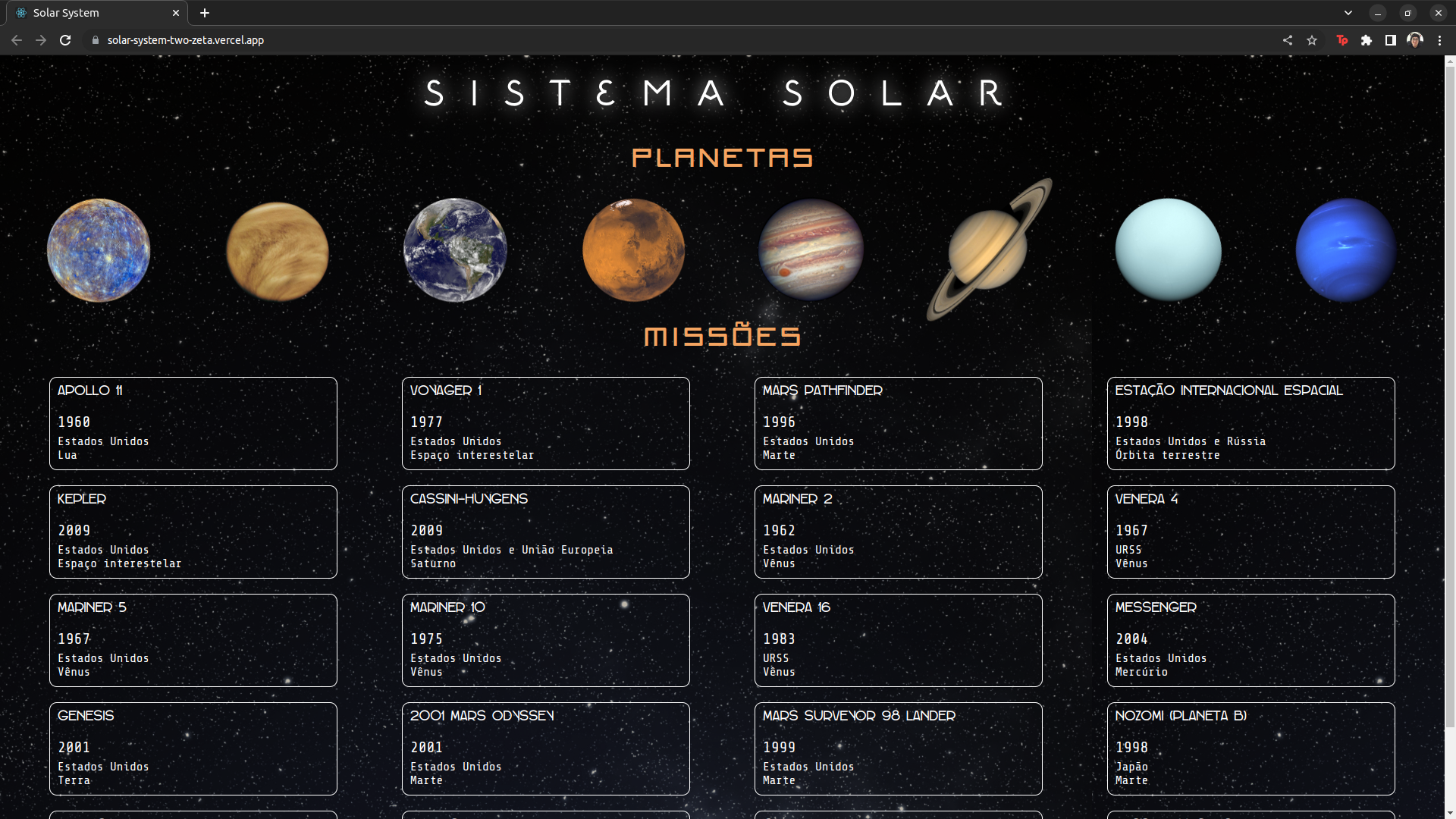Switch to the Solar System browser tab

coord(91,12)
